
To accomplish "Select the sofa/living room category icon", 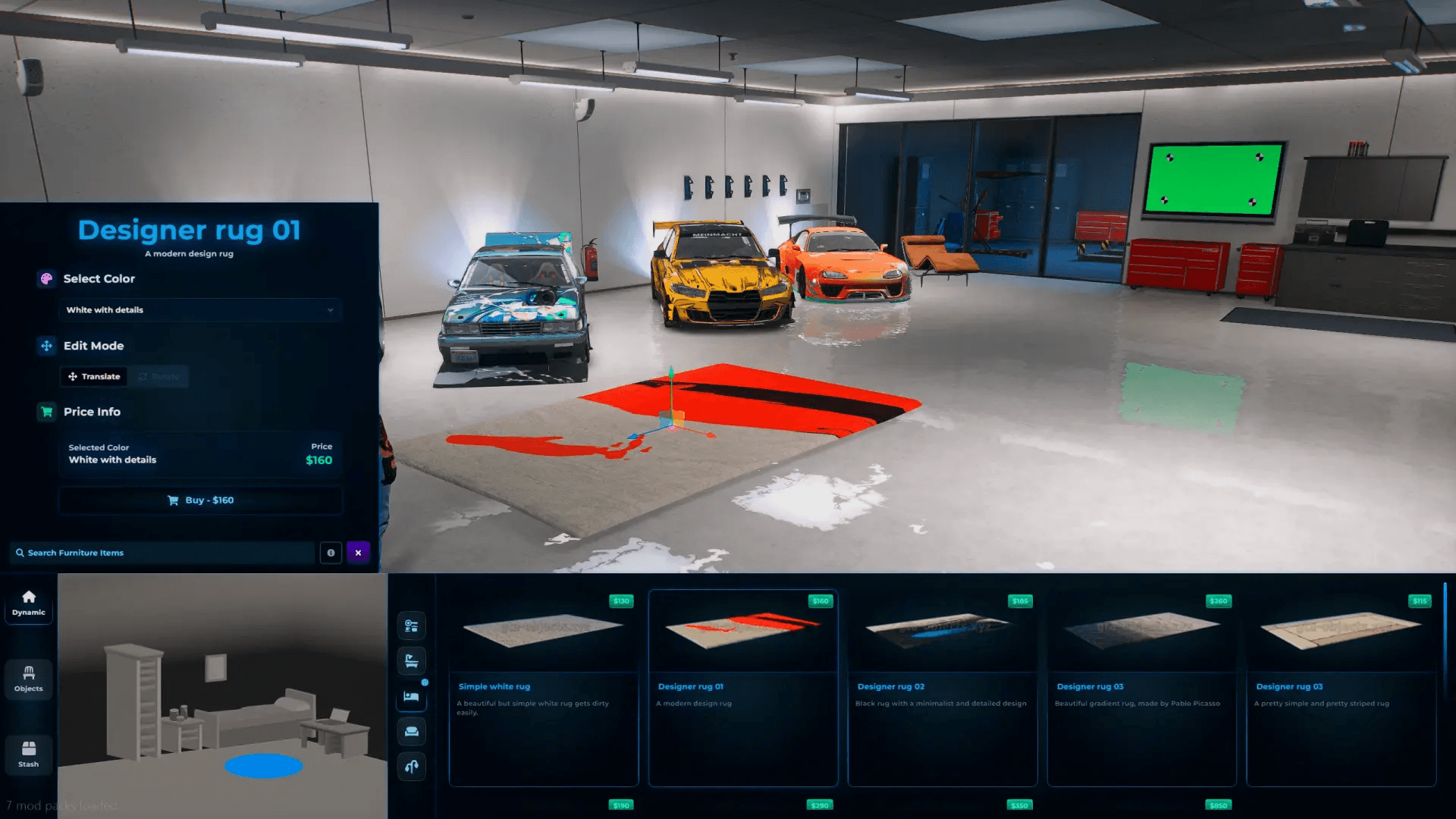I will click(412, 732).
